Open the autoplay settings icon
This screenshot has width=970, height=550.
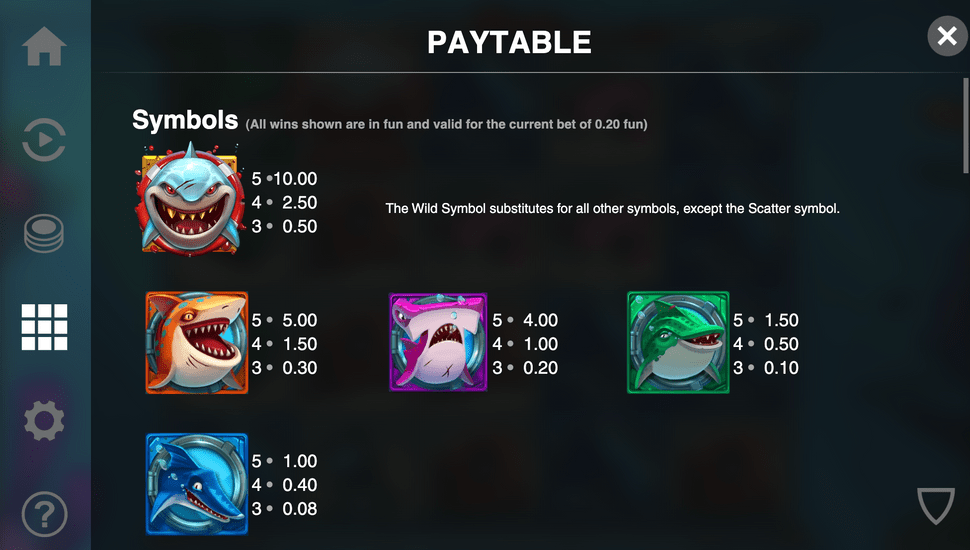(45, 140)
